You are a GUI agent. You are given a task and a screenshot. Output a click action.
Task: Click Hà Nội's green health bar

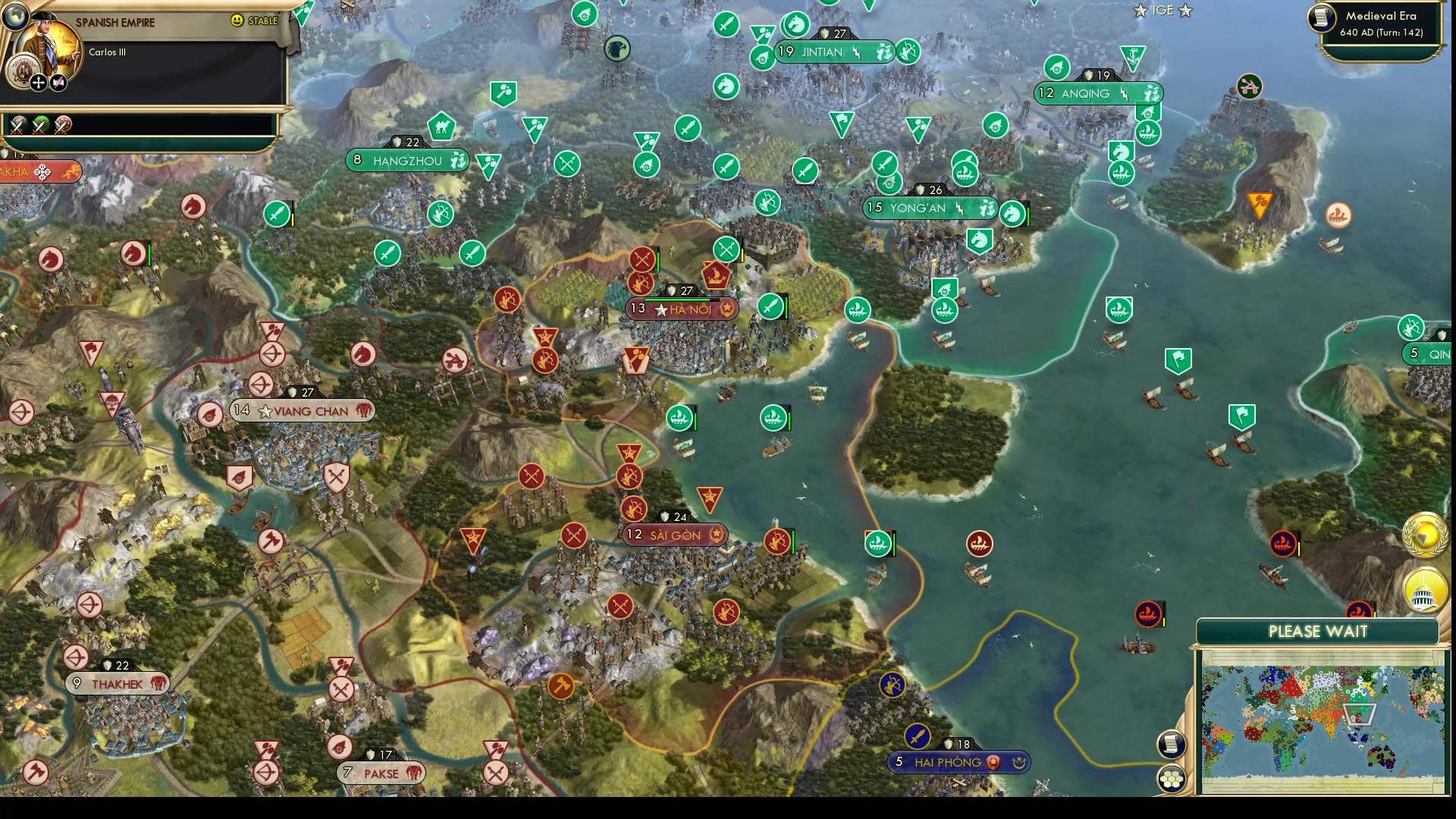point(677,300)
